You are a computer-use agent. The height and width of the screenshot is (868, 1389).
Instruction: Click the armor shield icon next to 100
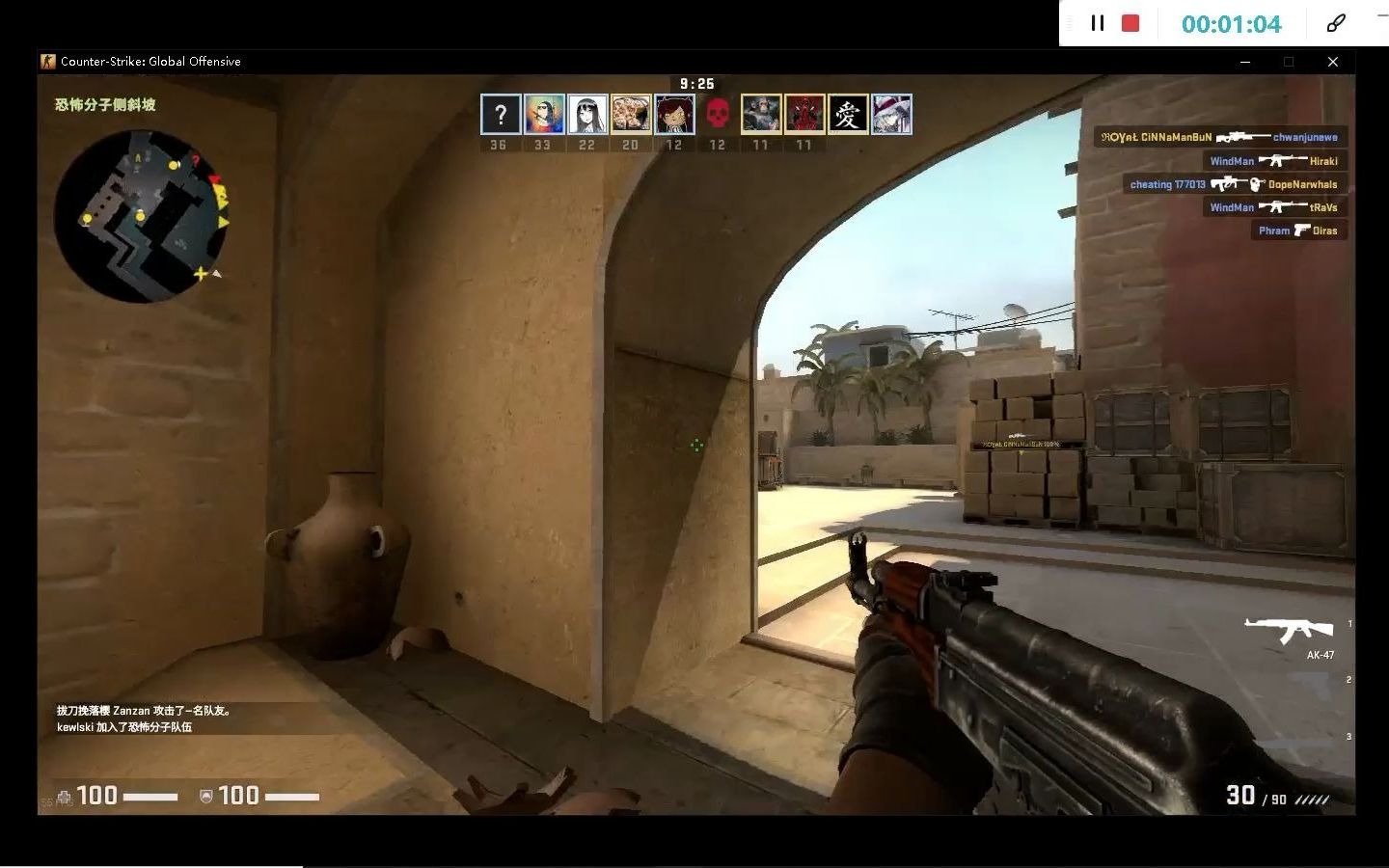pos(205,796)
